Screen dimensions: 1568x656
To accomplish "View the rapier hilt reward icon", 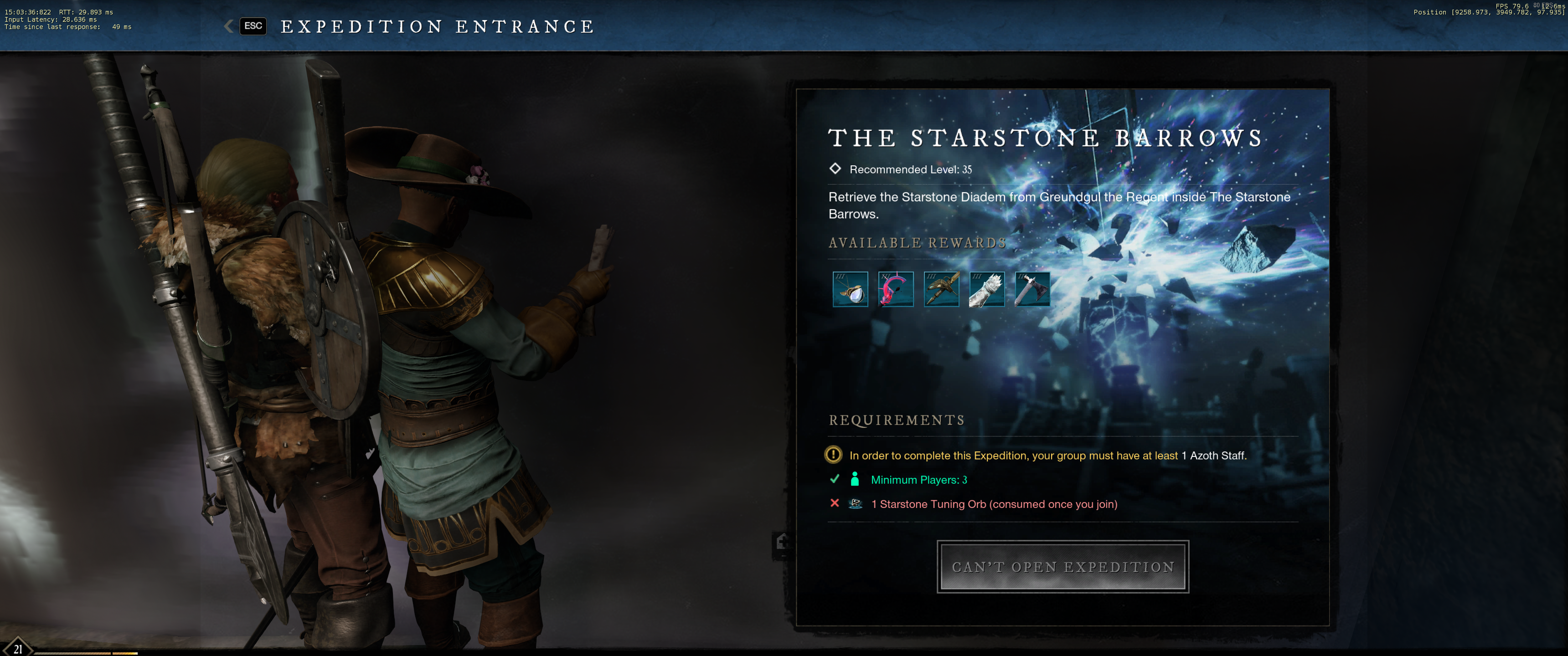I will tap(941, 289).
